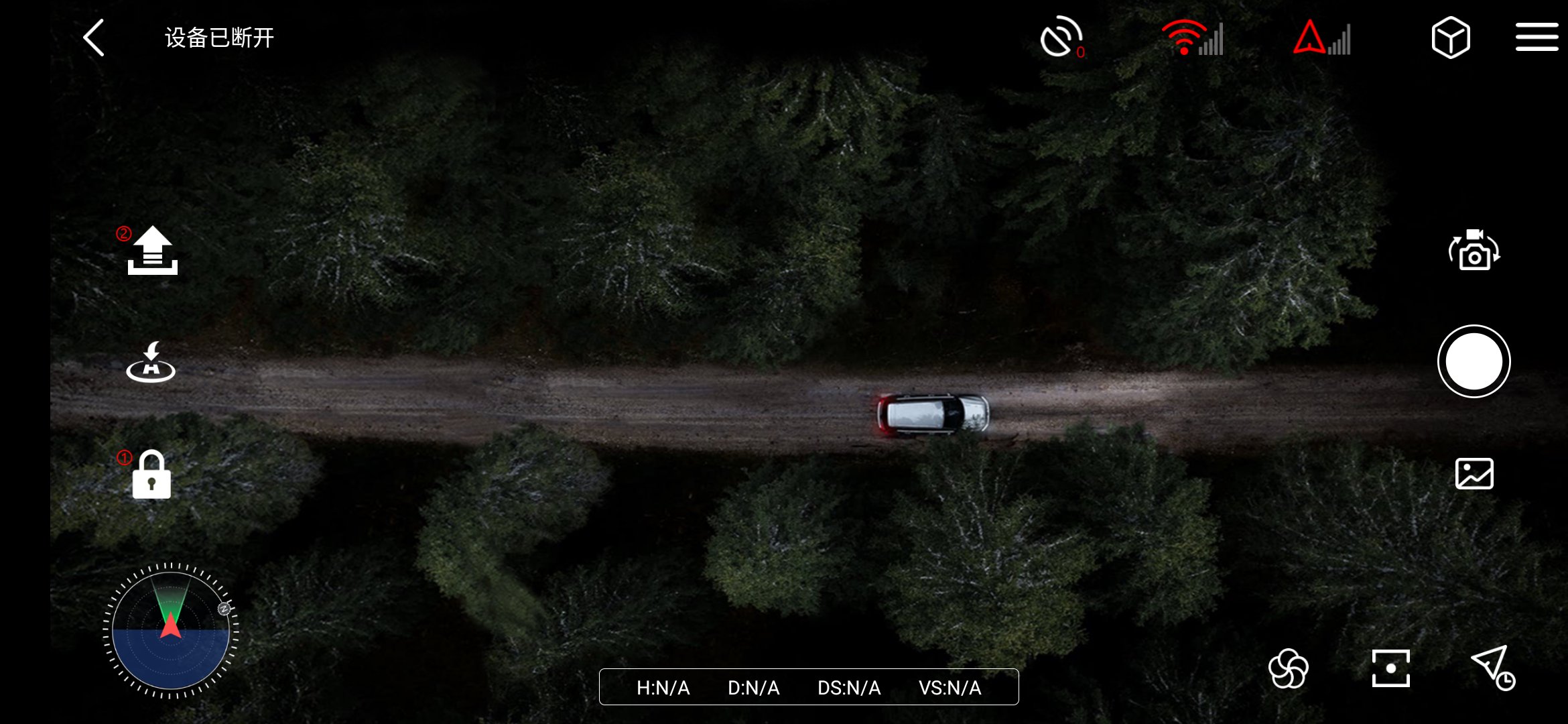Tap the red navigation arrow signal icon
The width and height of the screenshot is (1568, 724).
1321,38
